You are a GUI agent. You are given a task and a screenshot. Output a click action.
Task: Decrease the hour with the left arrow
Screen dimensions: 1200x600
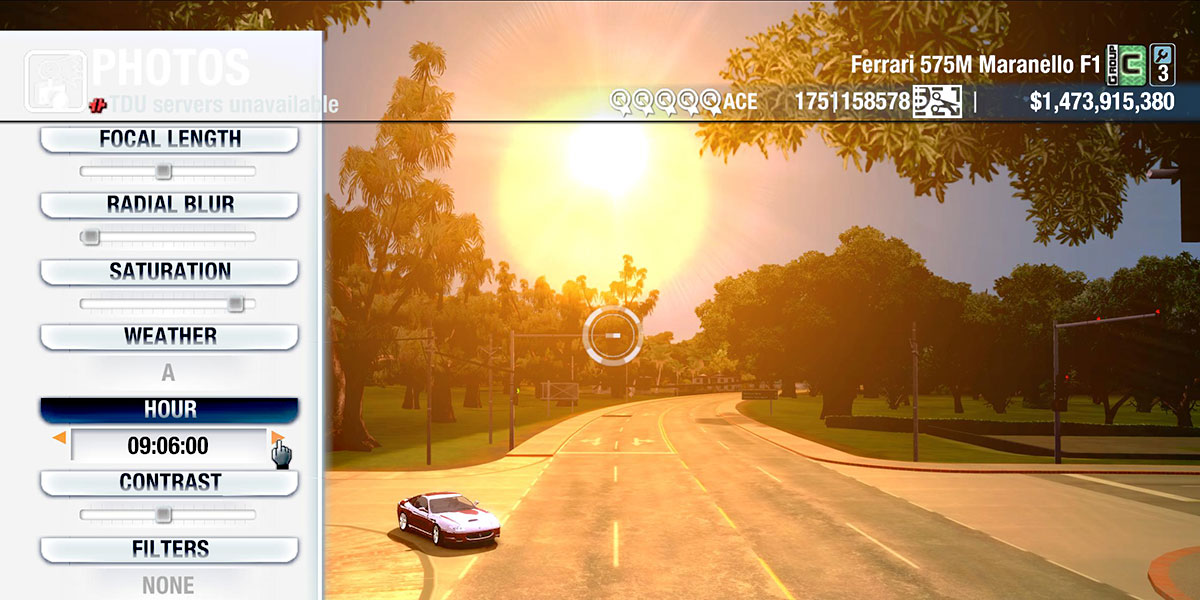[60, 438]
